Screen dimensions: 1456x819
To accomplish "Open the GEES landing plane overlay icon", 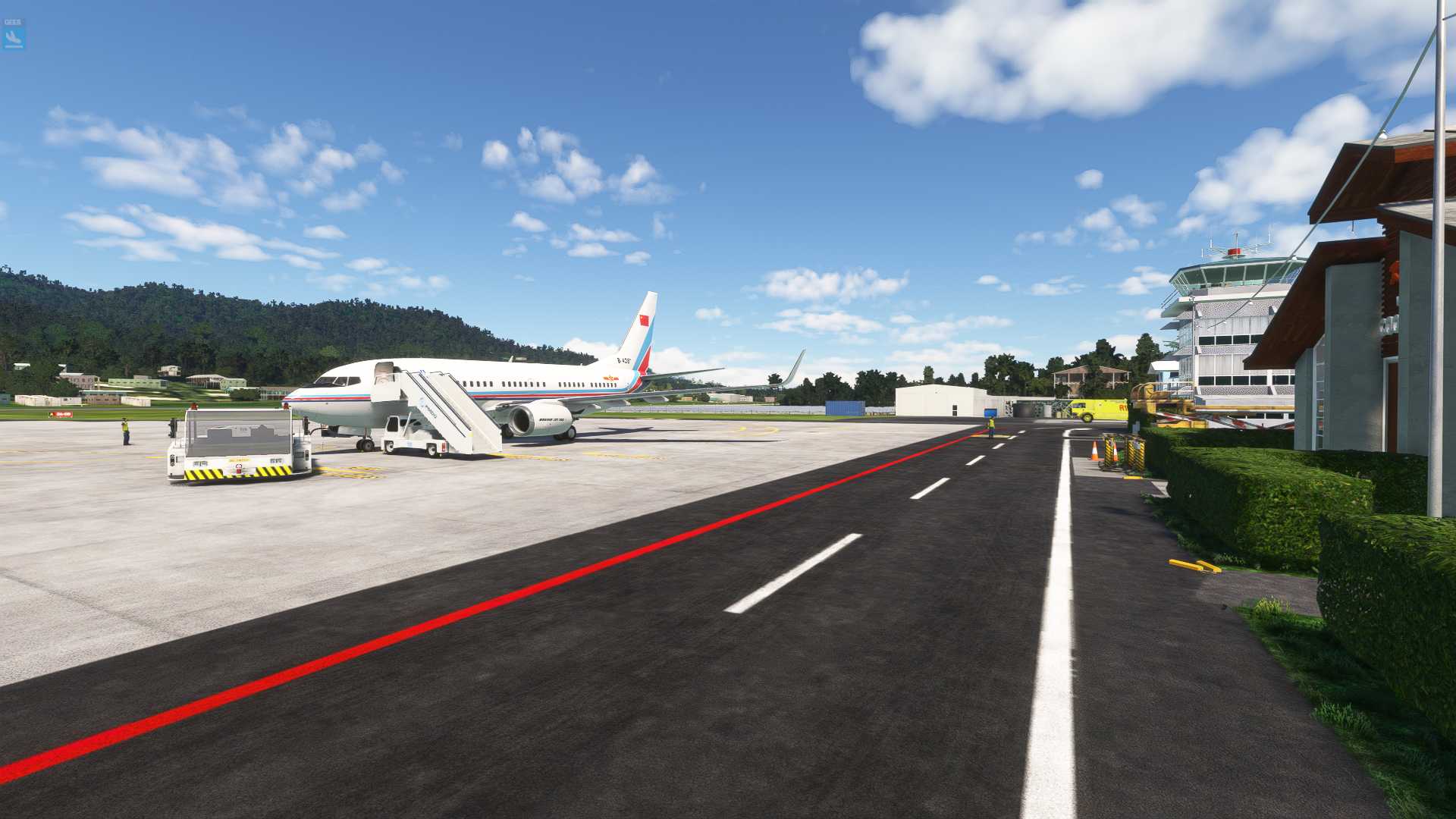I will coord(13,35).
